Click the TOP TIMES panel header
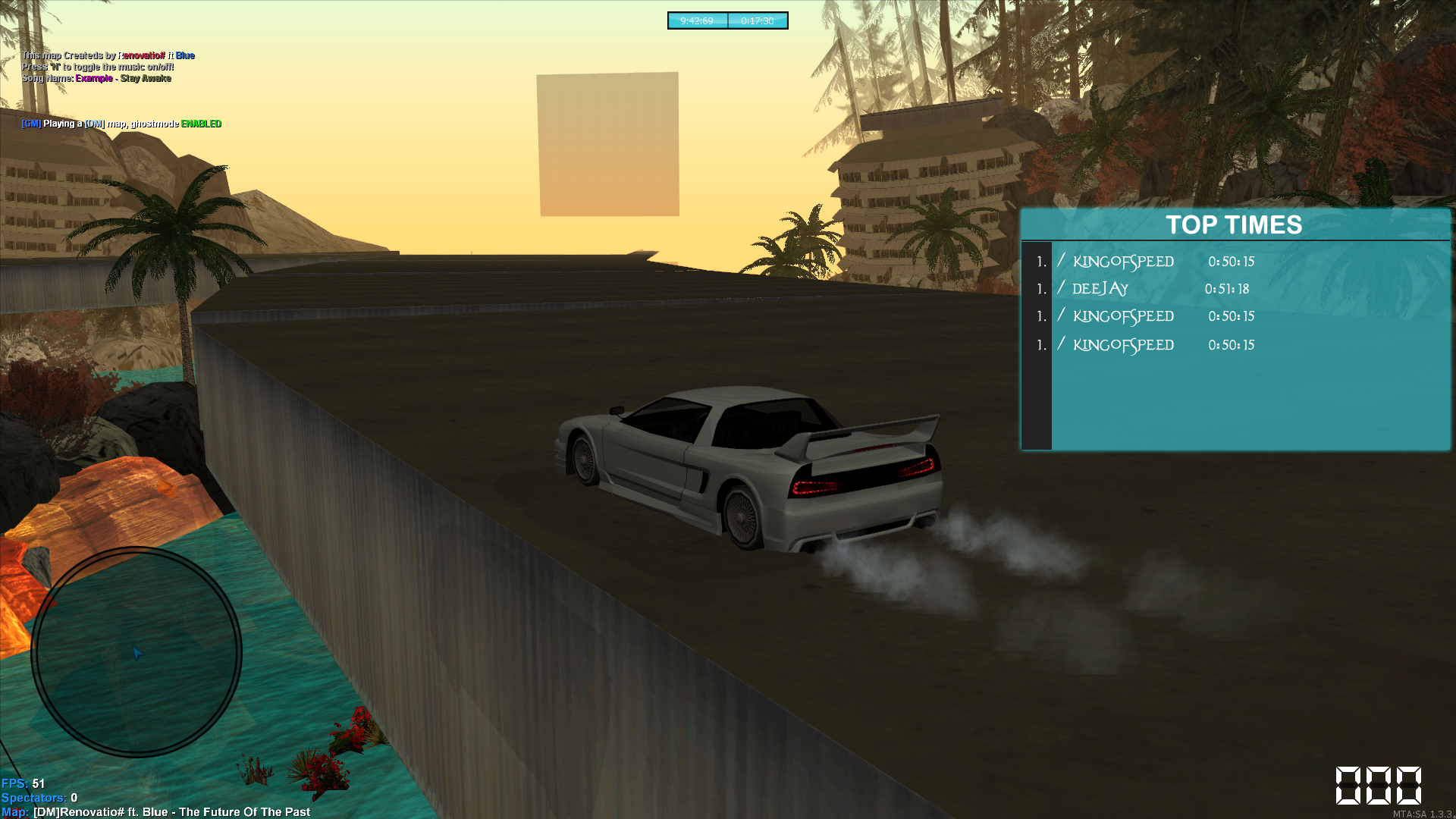Image resolution: width=1456 pixels, height=819 pixels. pos(1234,224)
